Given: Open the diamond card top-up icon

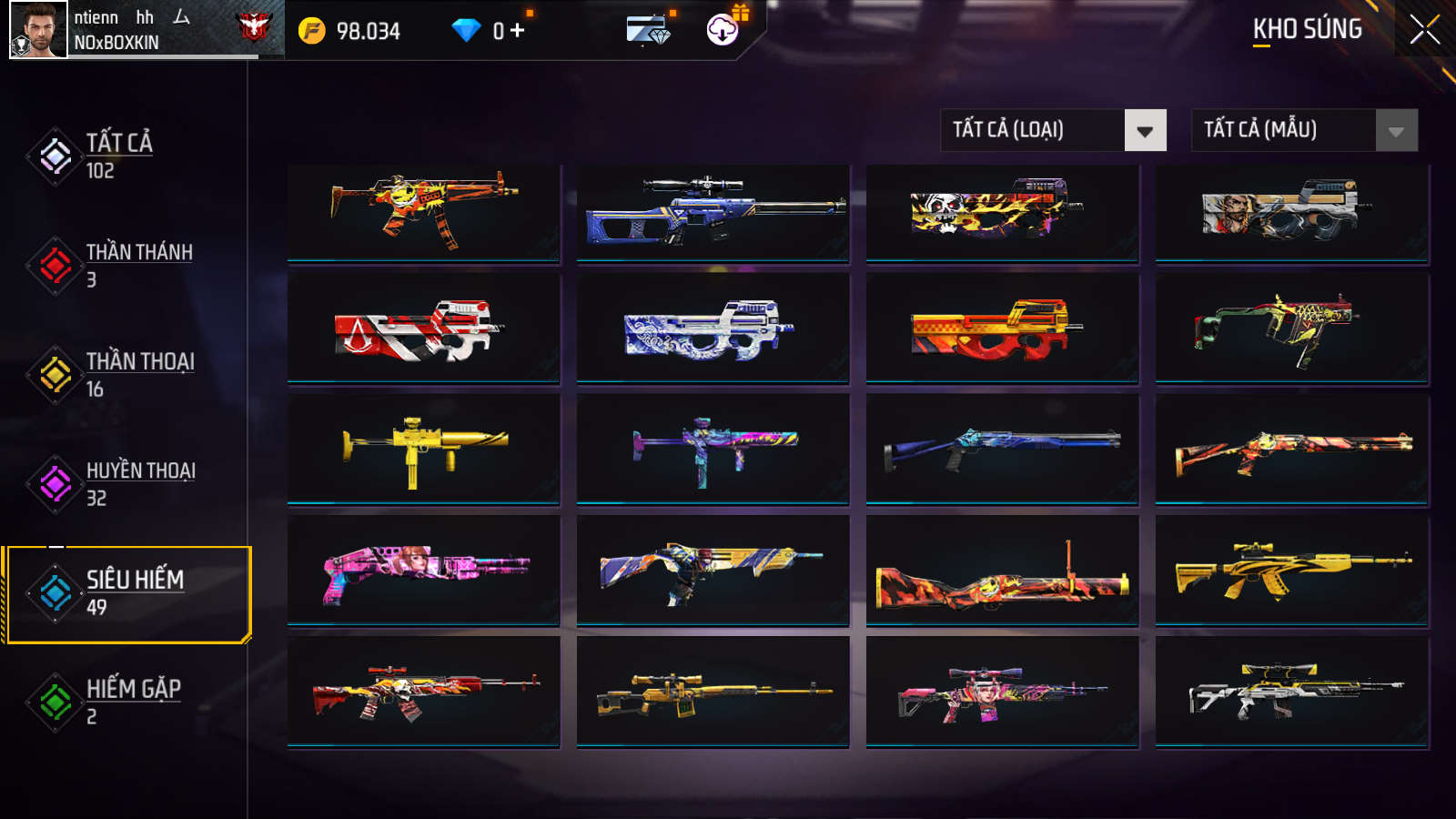Looking at the screenshot, I should click(648, 30).
